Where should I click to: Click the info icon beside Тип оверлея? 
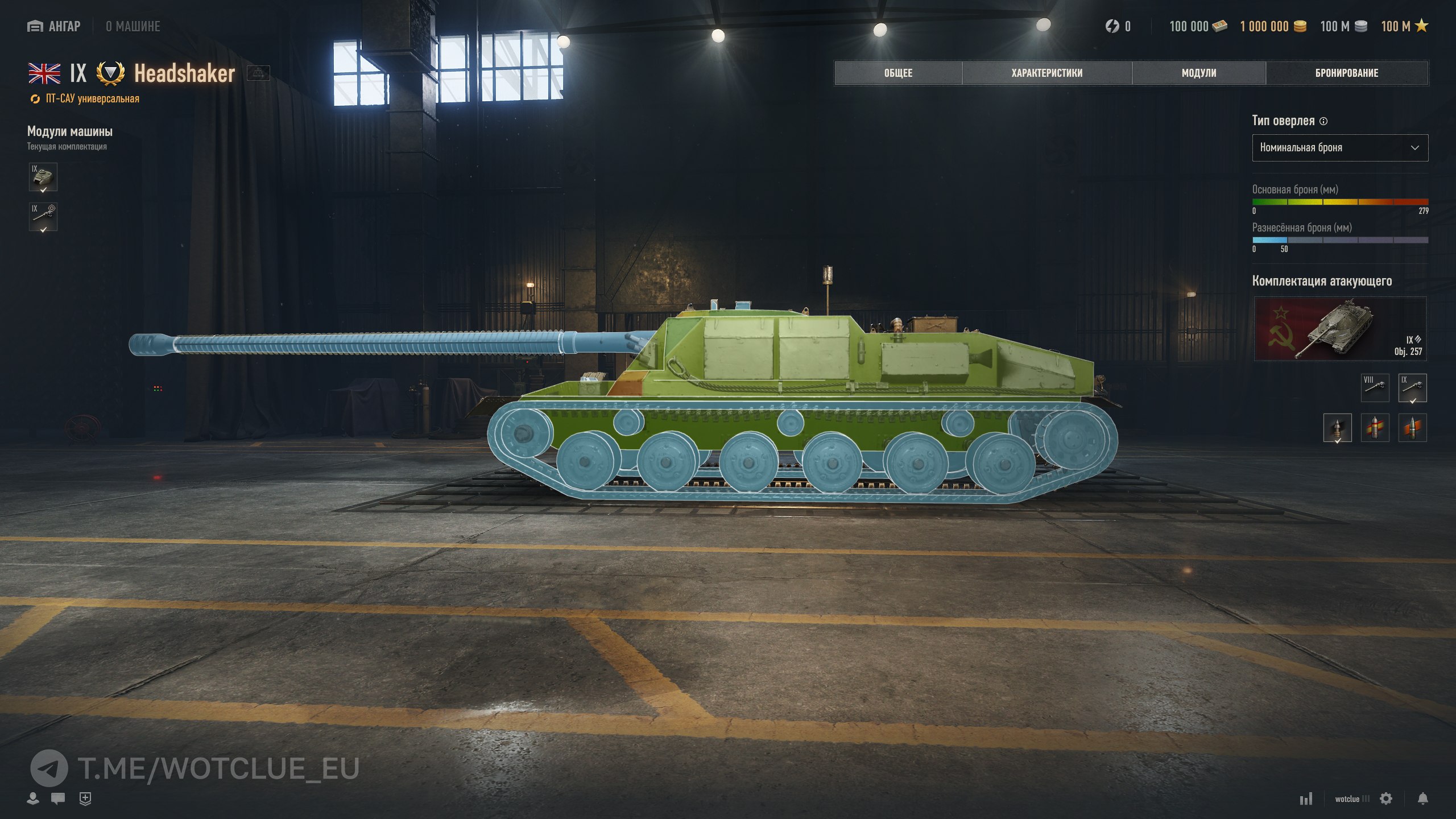1323,121
